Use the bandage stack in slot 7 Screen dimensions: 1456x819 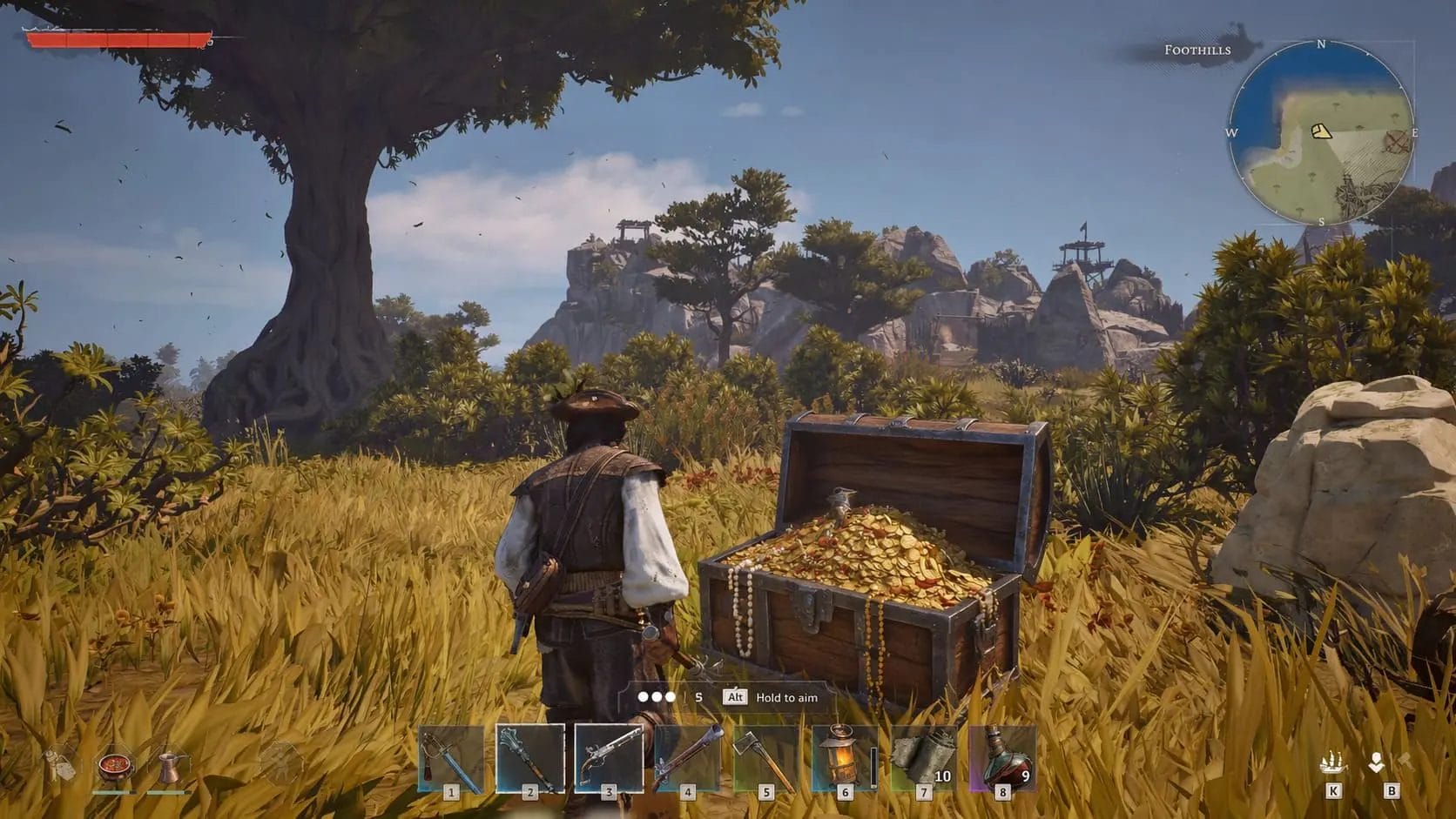[x=923, y=760]
